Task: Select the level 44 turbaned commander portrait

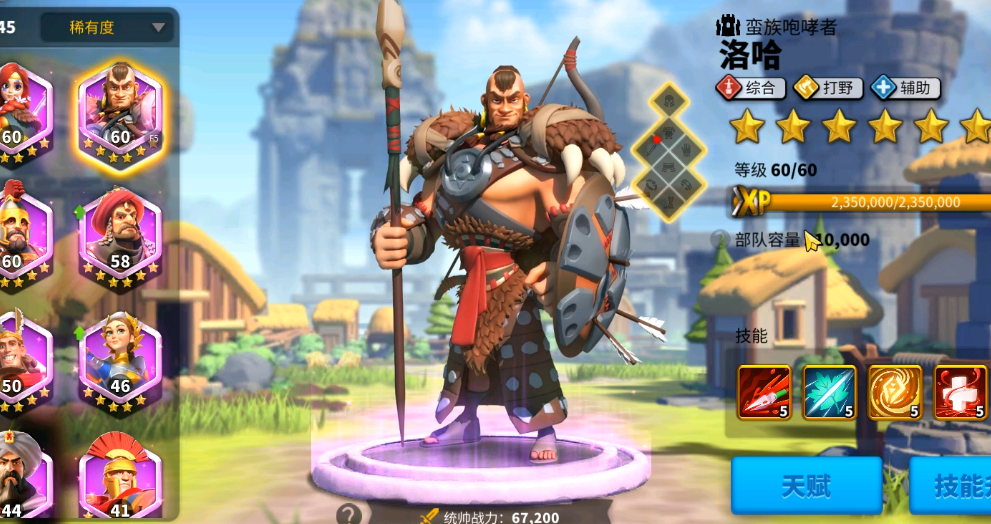Action: 18,478
